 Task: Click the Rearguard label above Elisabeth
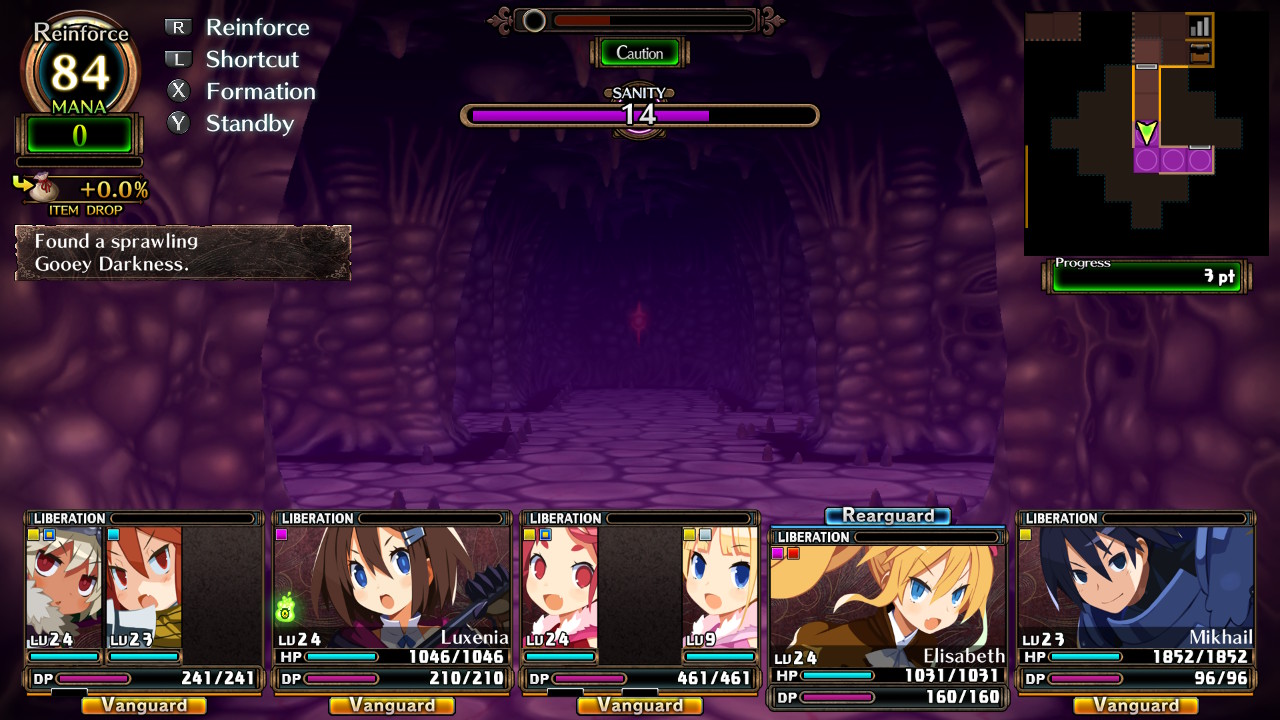887,516
